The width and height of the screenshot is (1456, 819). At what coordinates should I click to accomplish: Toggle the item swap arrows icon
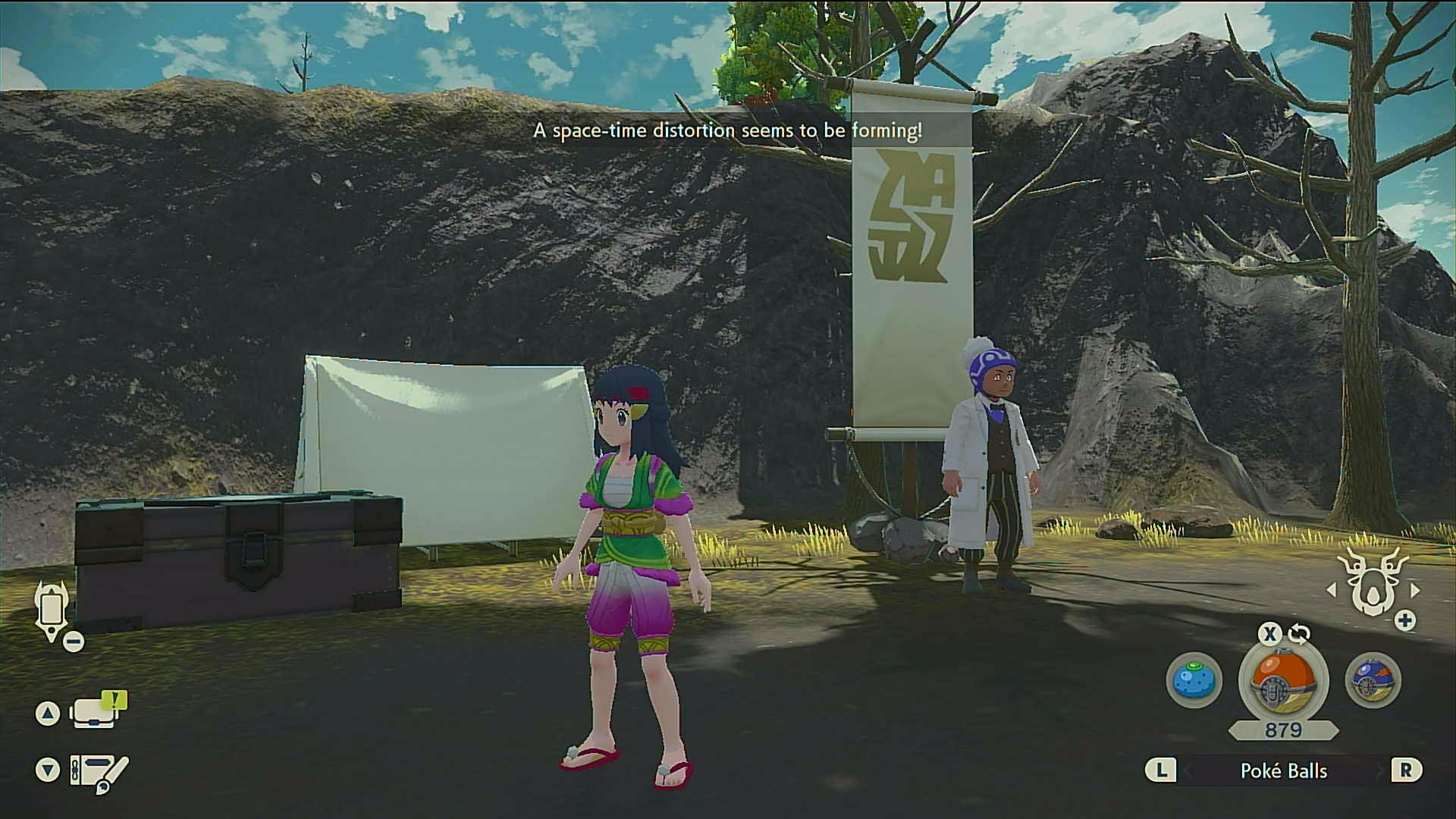(x=1298, y=634)
